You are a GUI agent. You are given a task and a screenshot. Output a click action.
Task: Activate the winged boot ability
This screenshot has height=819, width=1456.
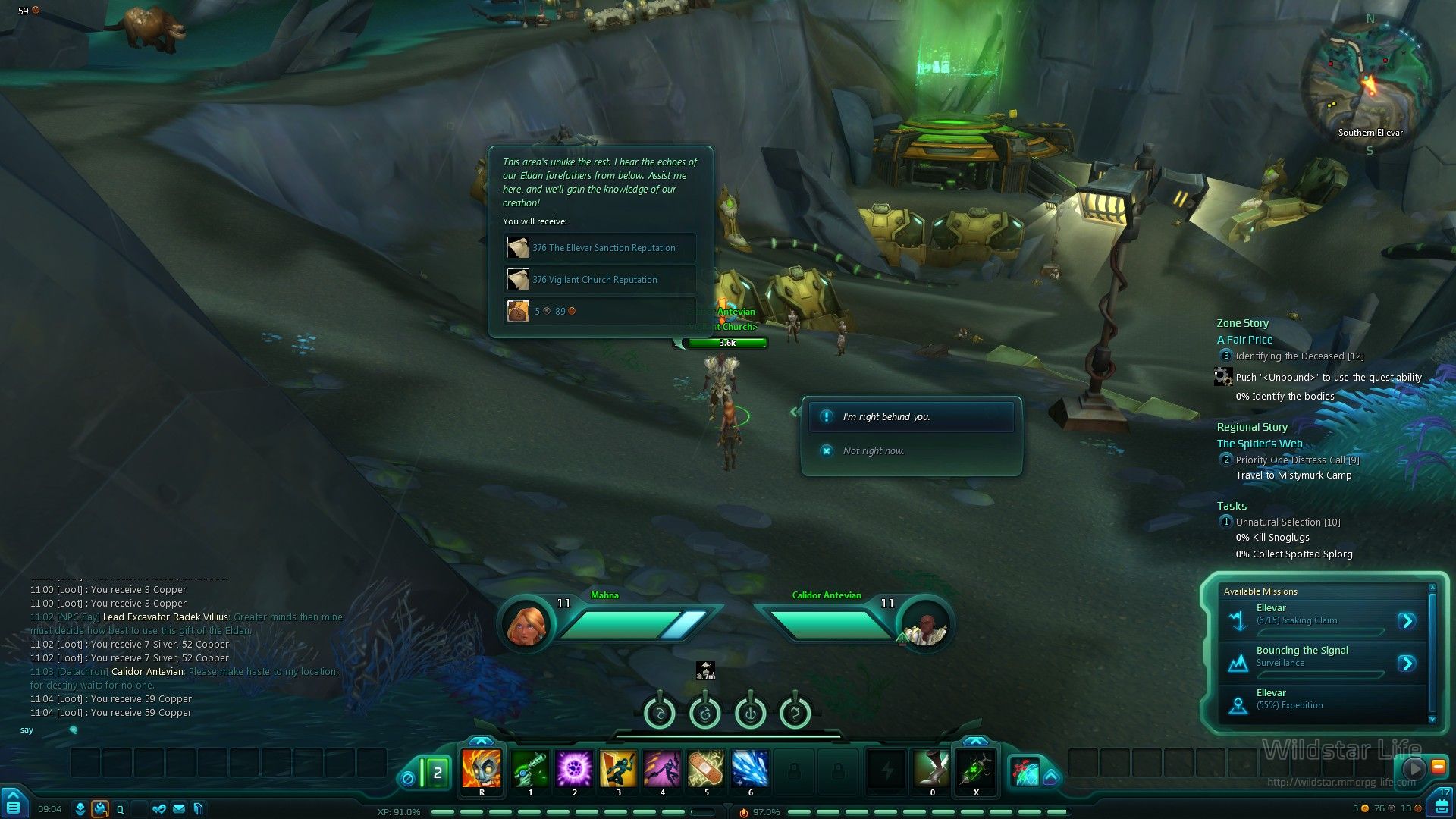click(932, 769)
